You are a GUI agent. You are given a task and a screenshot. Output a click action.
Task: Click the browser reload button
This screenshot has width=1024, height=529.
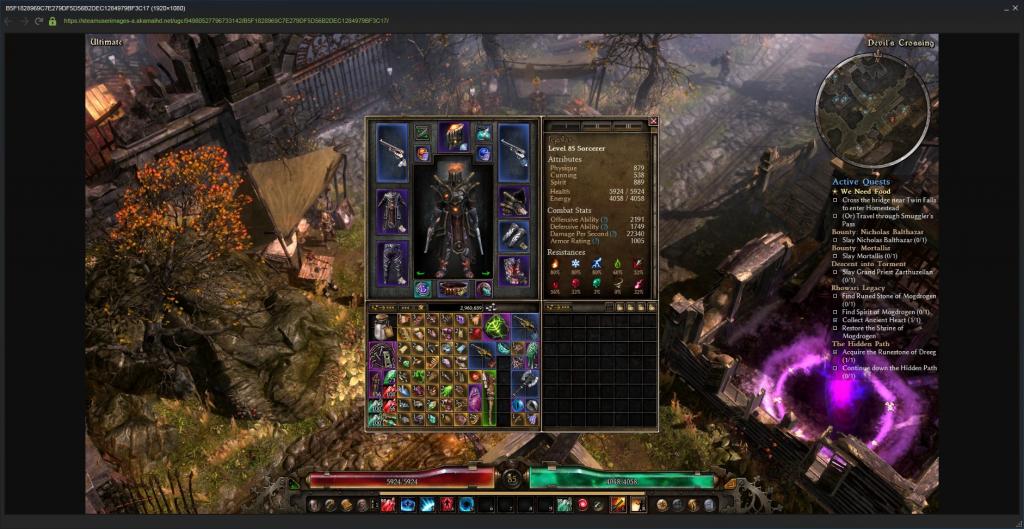[x=38, y=20]
